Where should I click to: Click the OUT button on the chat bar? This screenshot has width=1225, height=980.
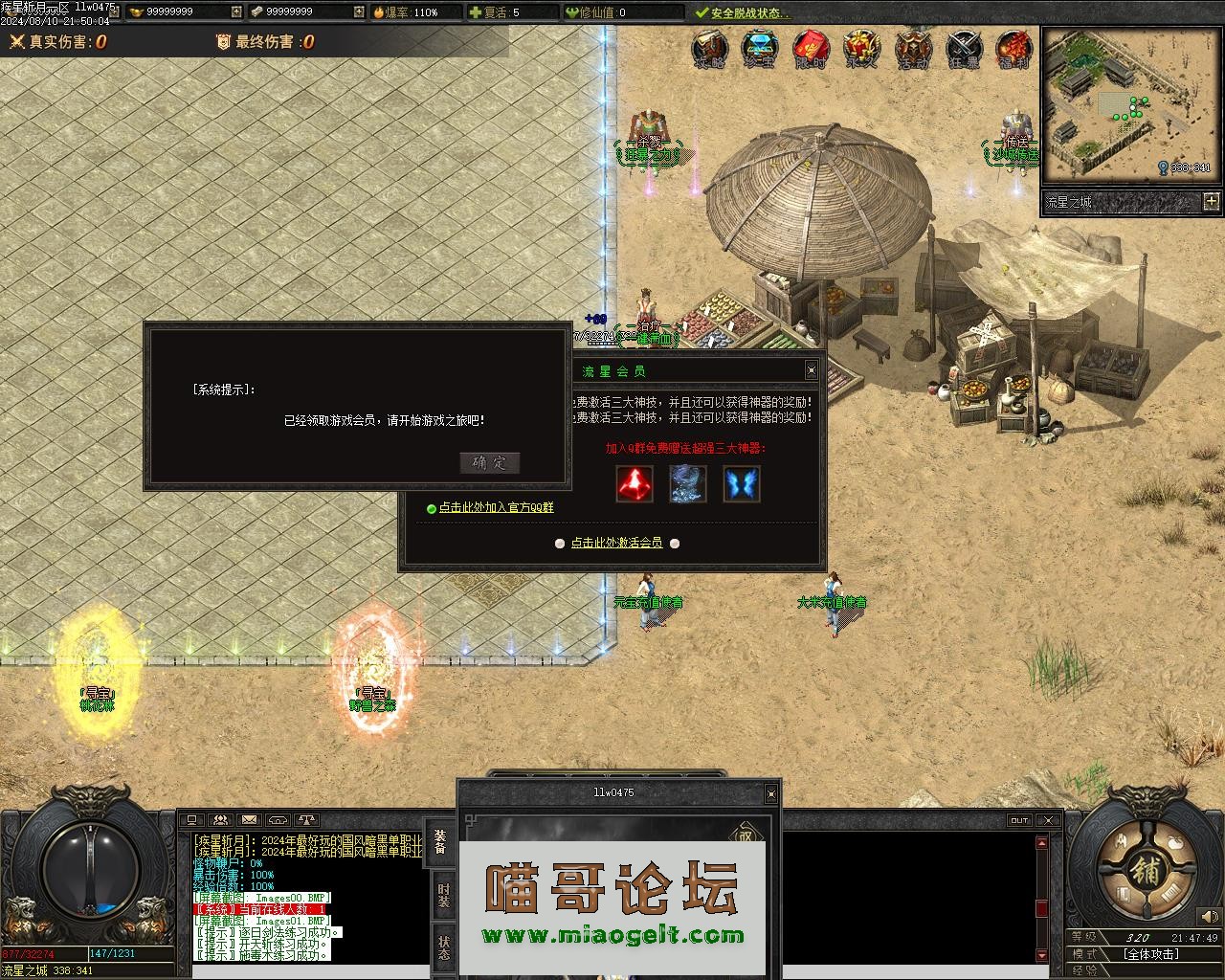coord(1019,820)
